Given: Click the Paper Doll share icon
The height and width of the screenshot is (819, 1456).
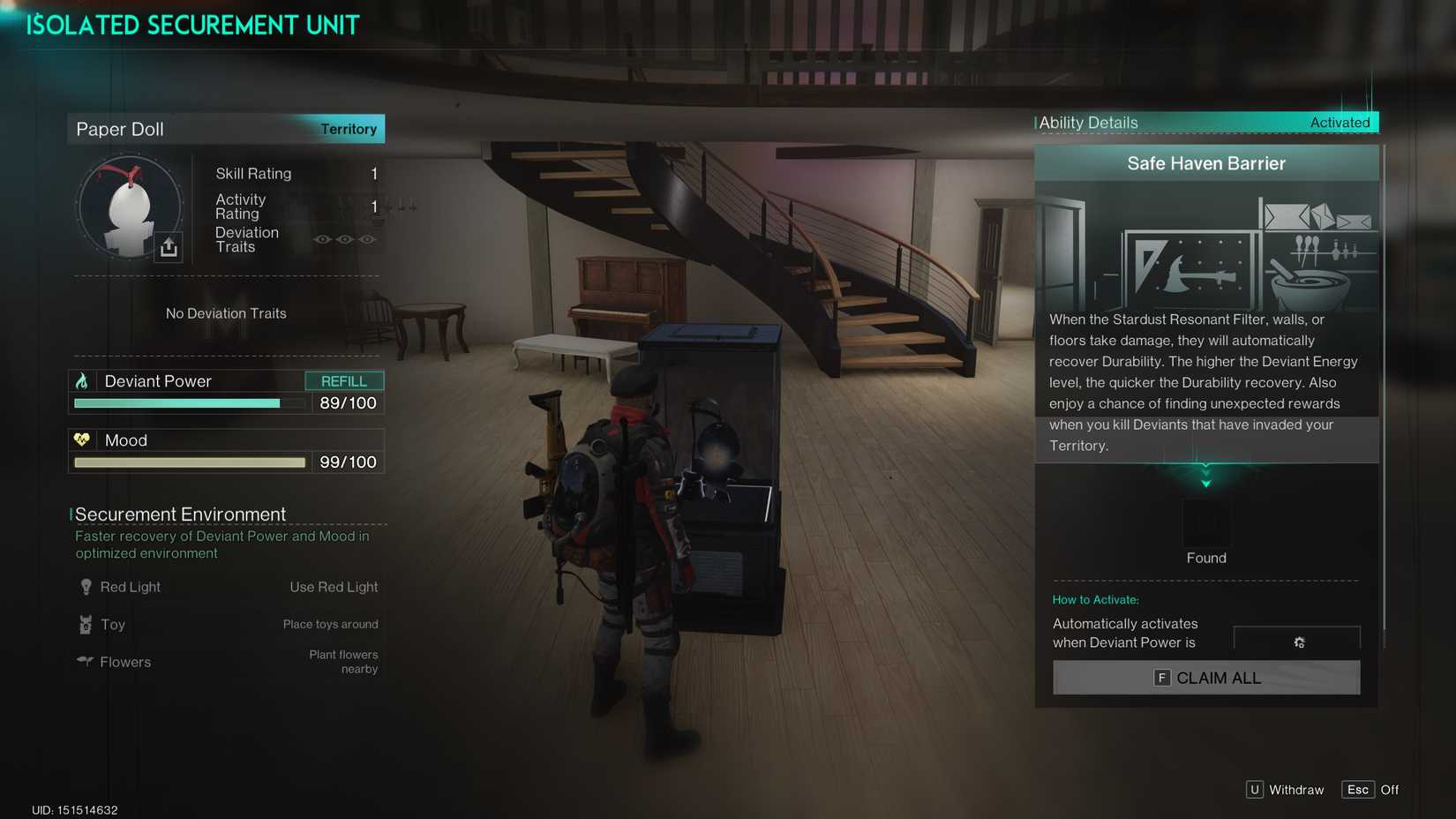Looking at the screenshot, I should coord(169,248).
